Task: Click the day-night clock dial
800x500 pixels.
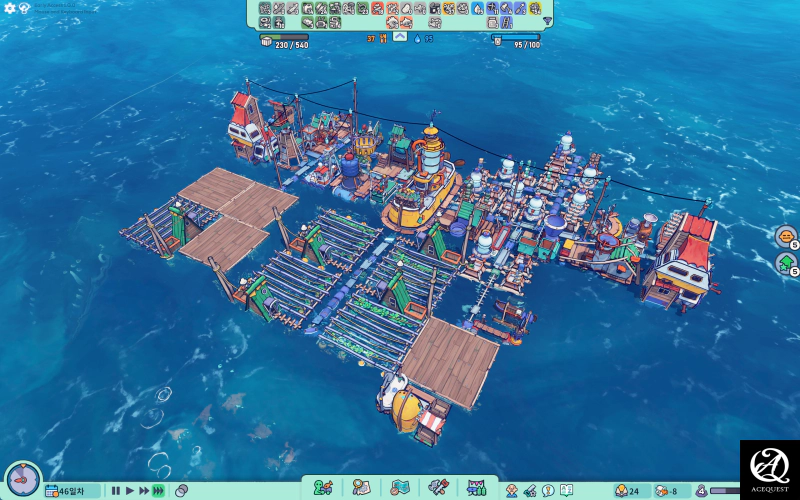Action: [21, 479]
